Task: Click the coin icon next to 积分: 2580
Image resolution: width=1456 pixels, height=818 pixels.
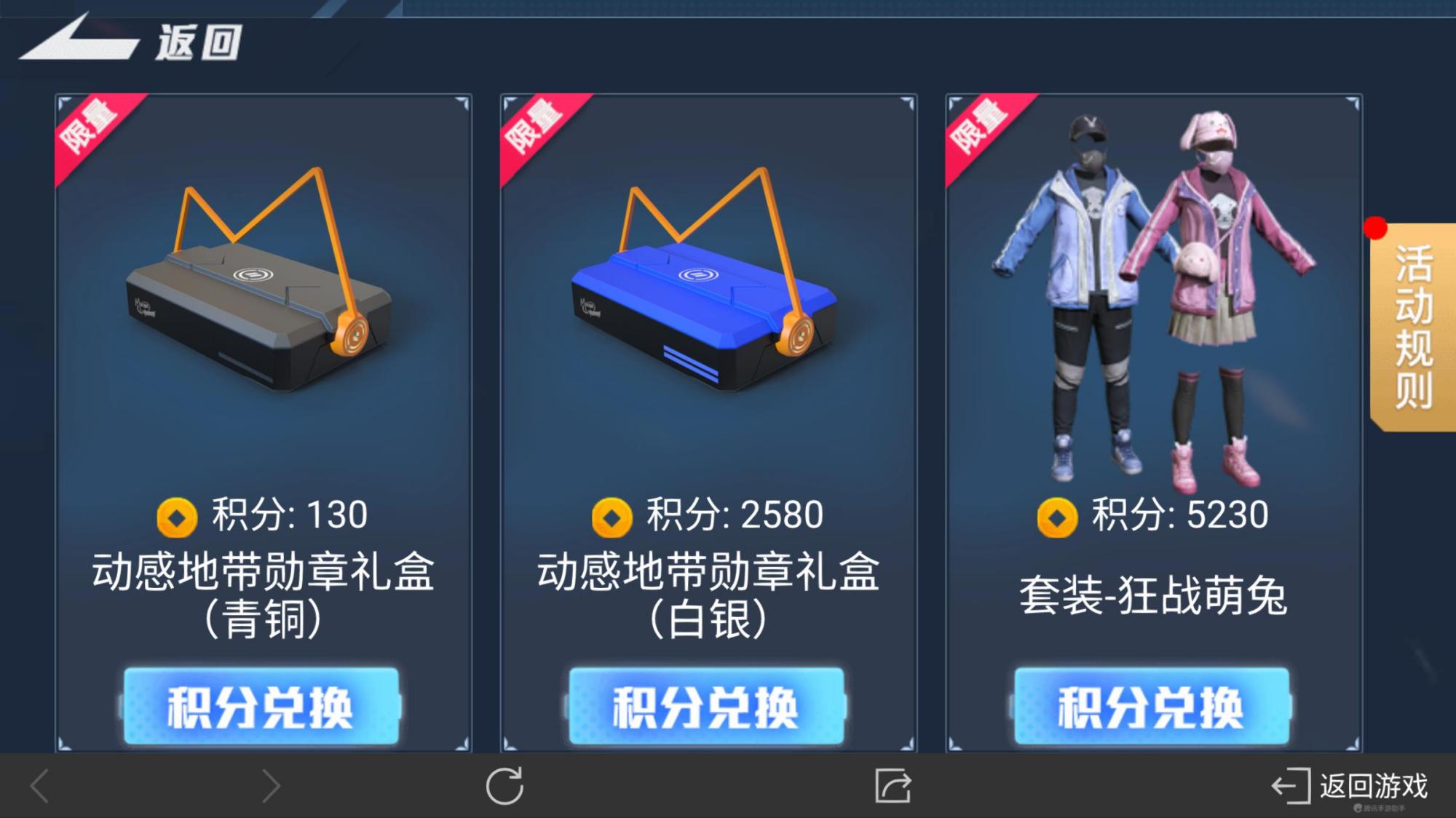Action: [611, 514]
